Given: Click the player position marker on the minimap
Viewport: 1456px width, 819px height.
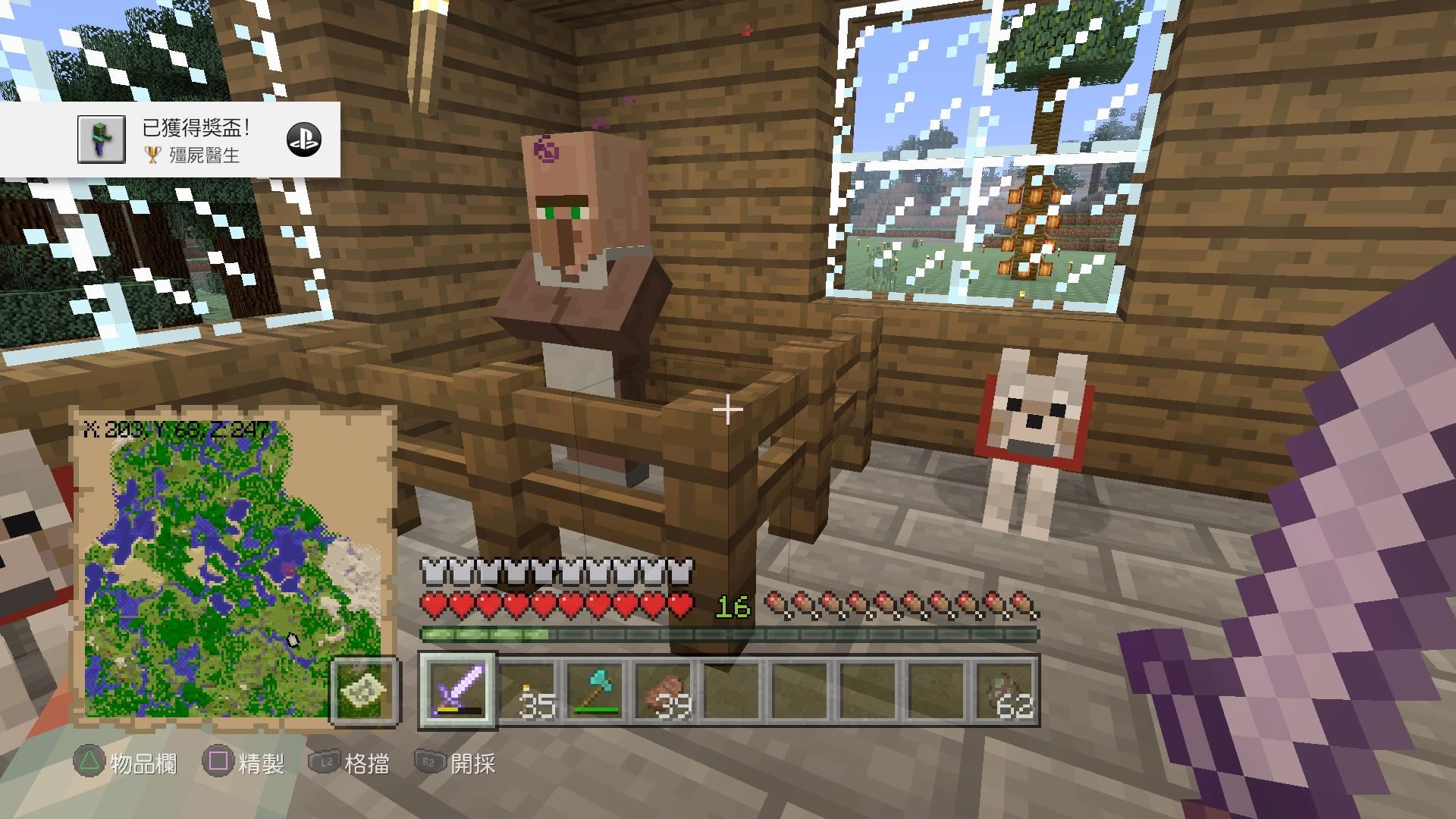Looking at the screenshot, I should coord(292,641).
